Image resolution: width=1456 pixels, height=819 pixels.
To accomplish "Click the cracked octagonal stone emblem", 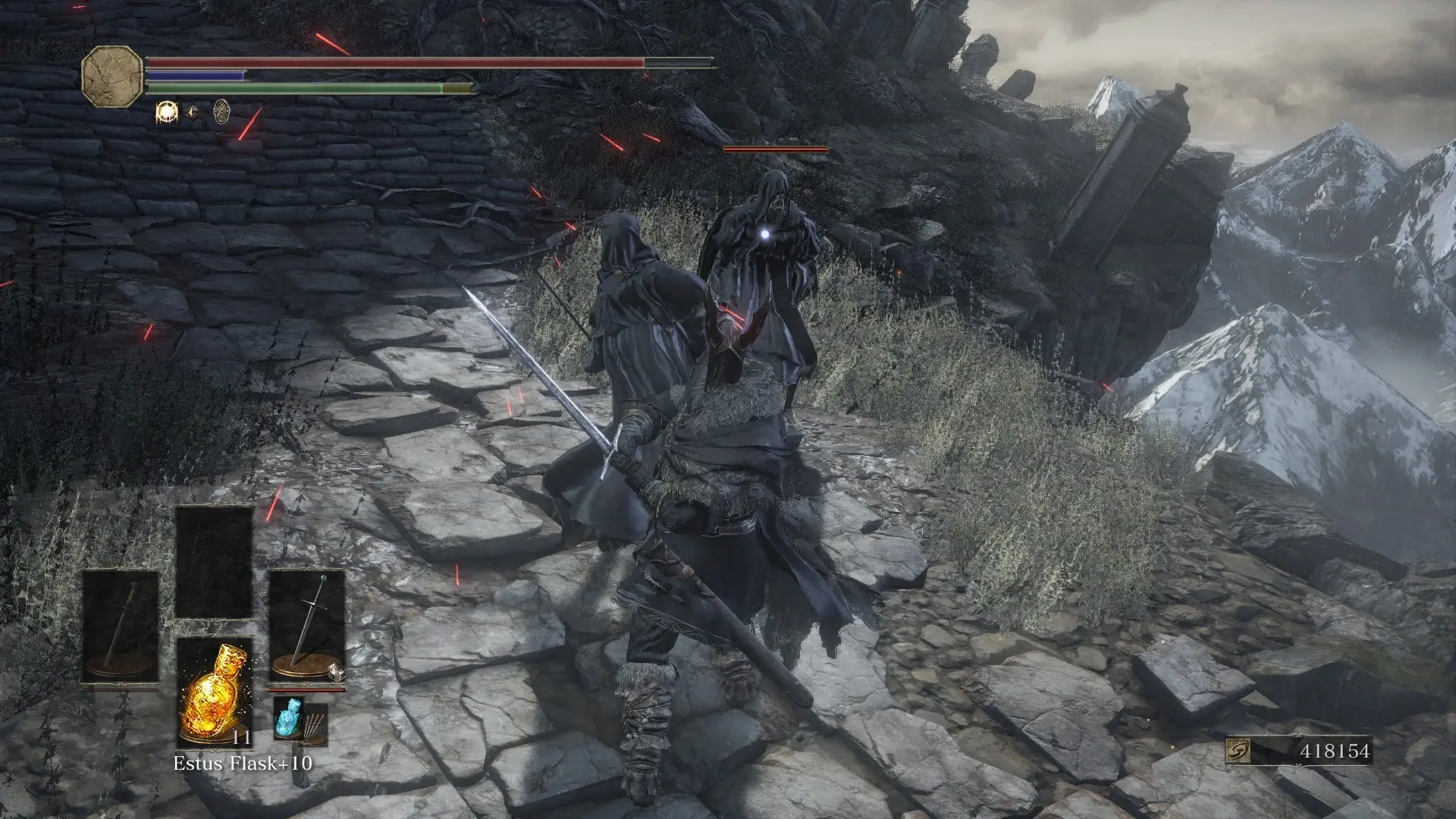I will pos(112,76).
